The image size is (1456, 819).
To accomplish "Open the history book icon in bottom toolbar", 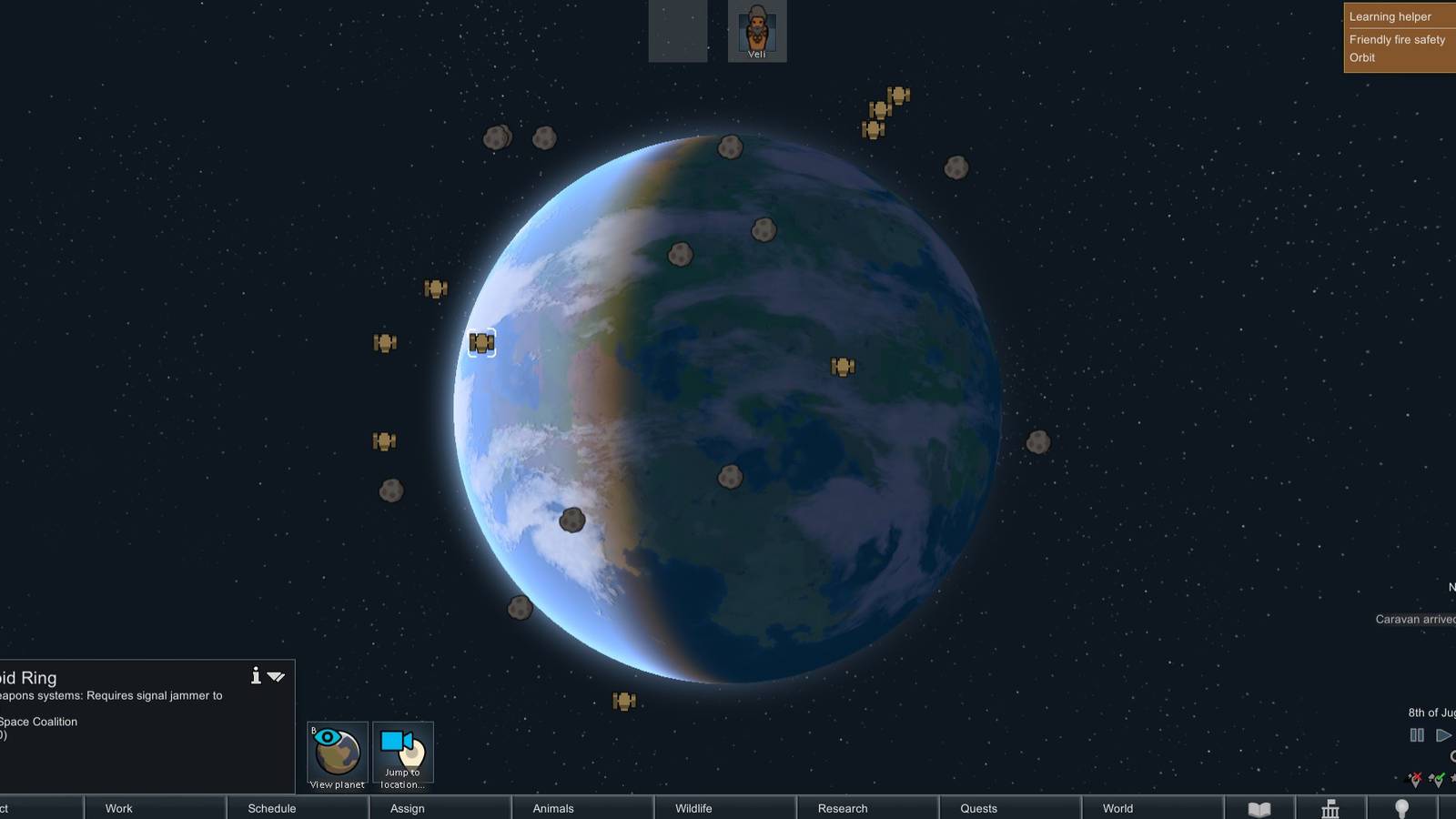I will [x=1260, y=807].
